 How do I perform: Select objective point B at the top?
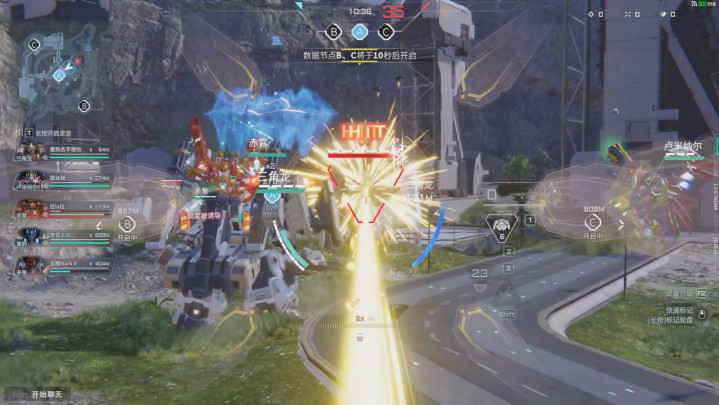pos(334,31)
